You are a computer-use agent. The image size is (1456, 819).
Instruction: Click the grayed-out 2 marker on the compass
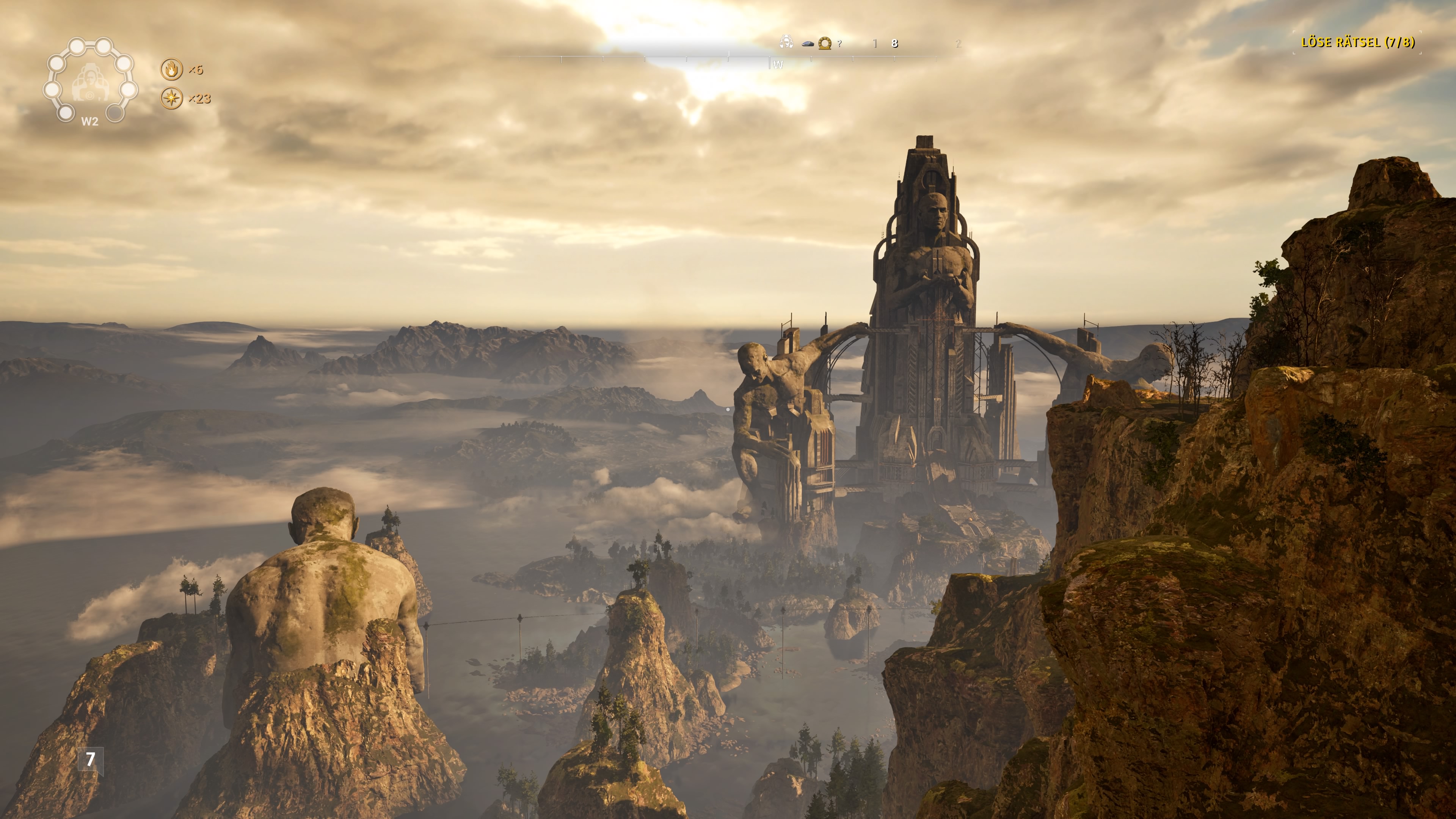(x=959, y=44)
